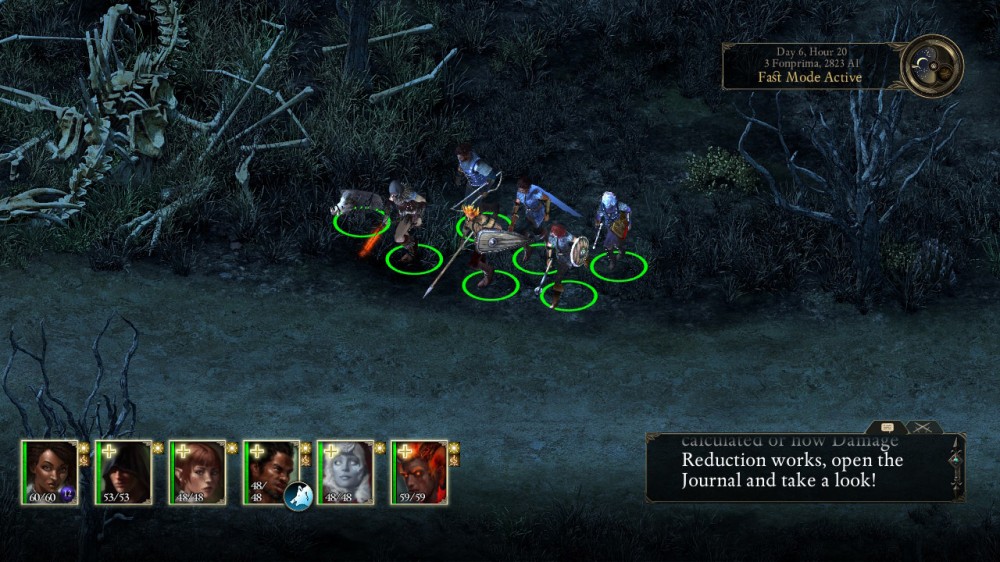The image size is (1000, 562).
Task: Select the fiery red-skinned character portrait
Action: [x=420, y=471]
